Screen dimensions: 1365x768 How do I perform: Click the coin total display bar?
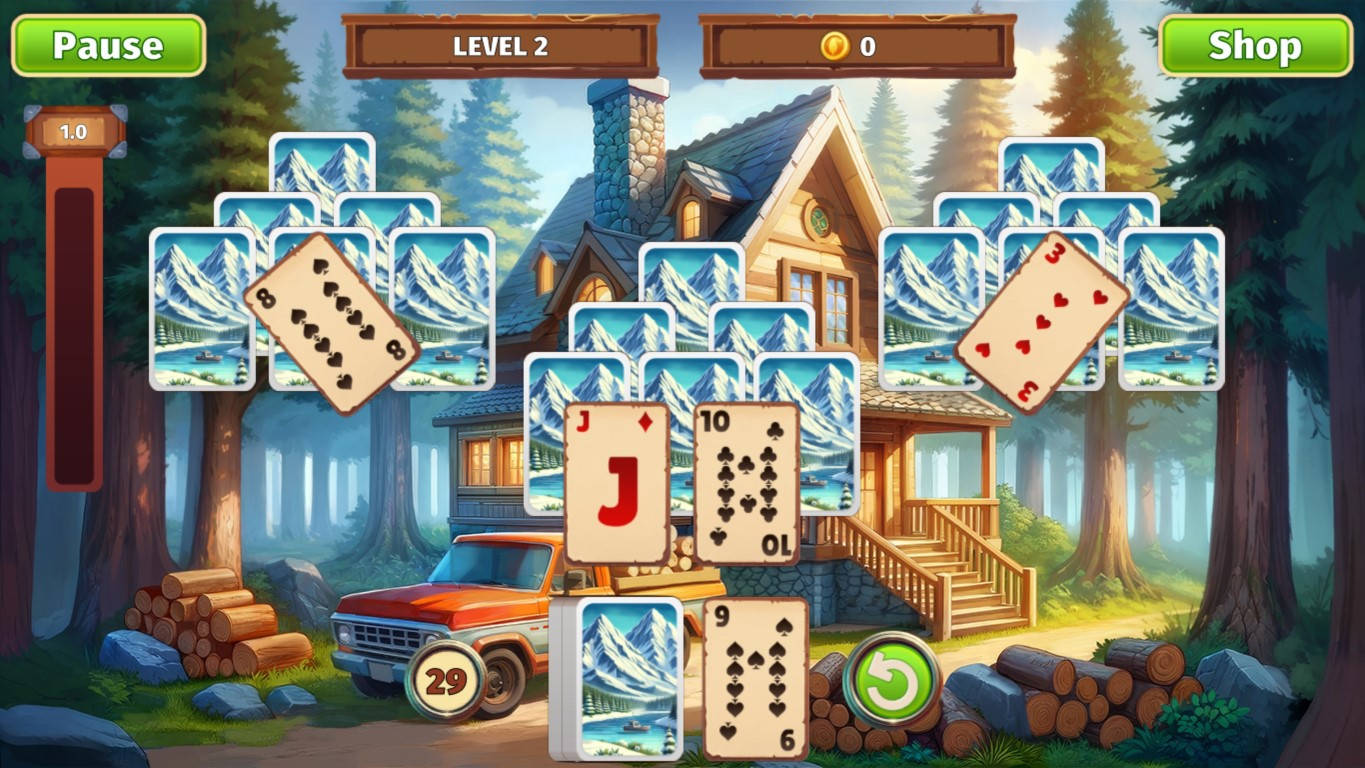pyautogui.click(x=862, y=44)
